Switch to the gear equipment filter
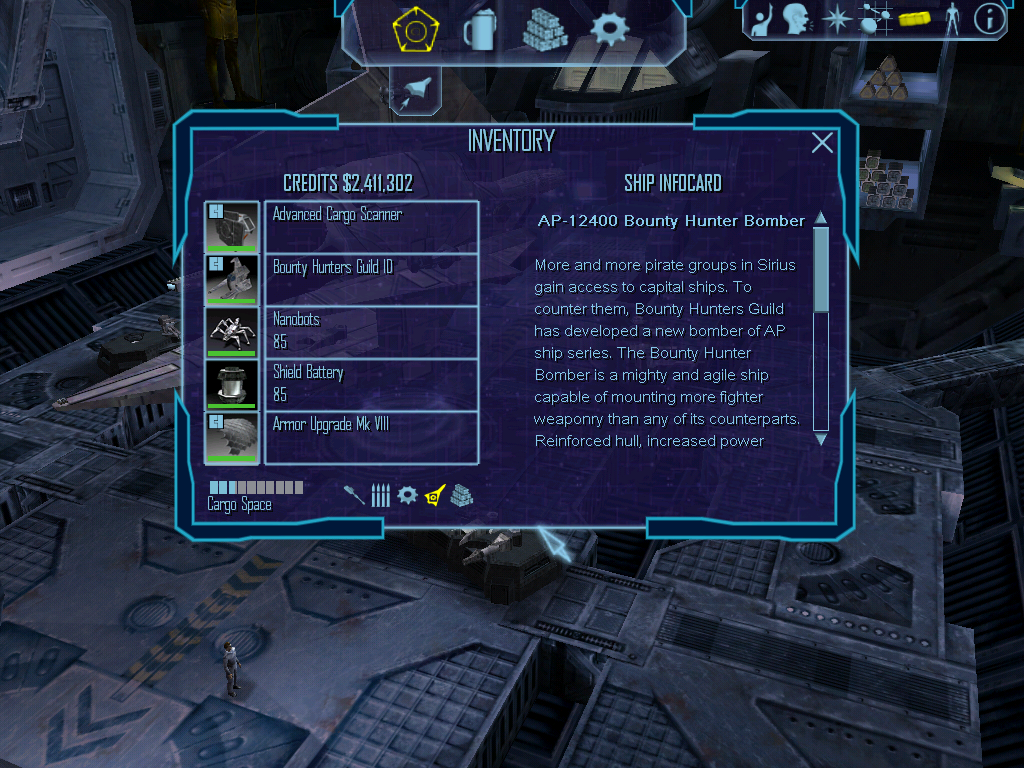1024x768 pixels. (407, 495)
